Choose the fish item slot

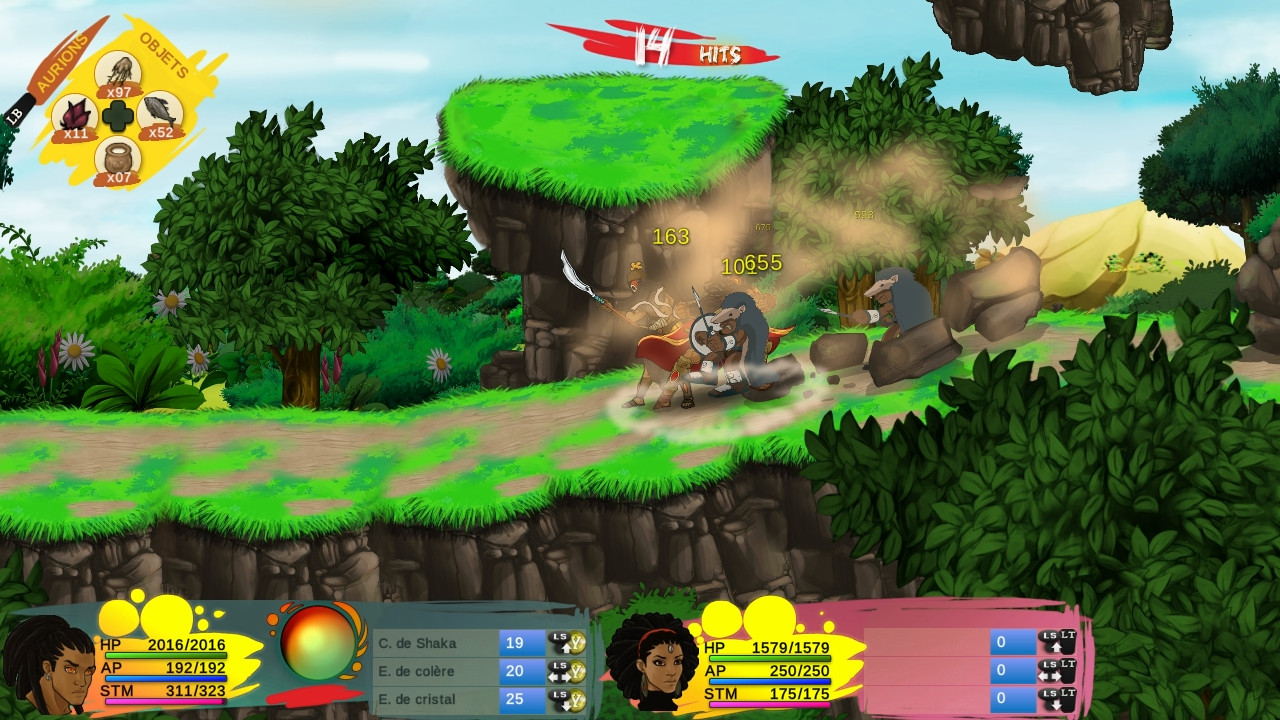tap(160, 114)
